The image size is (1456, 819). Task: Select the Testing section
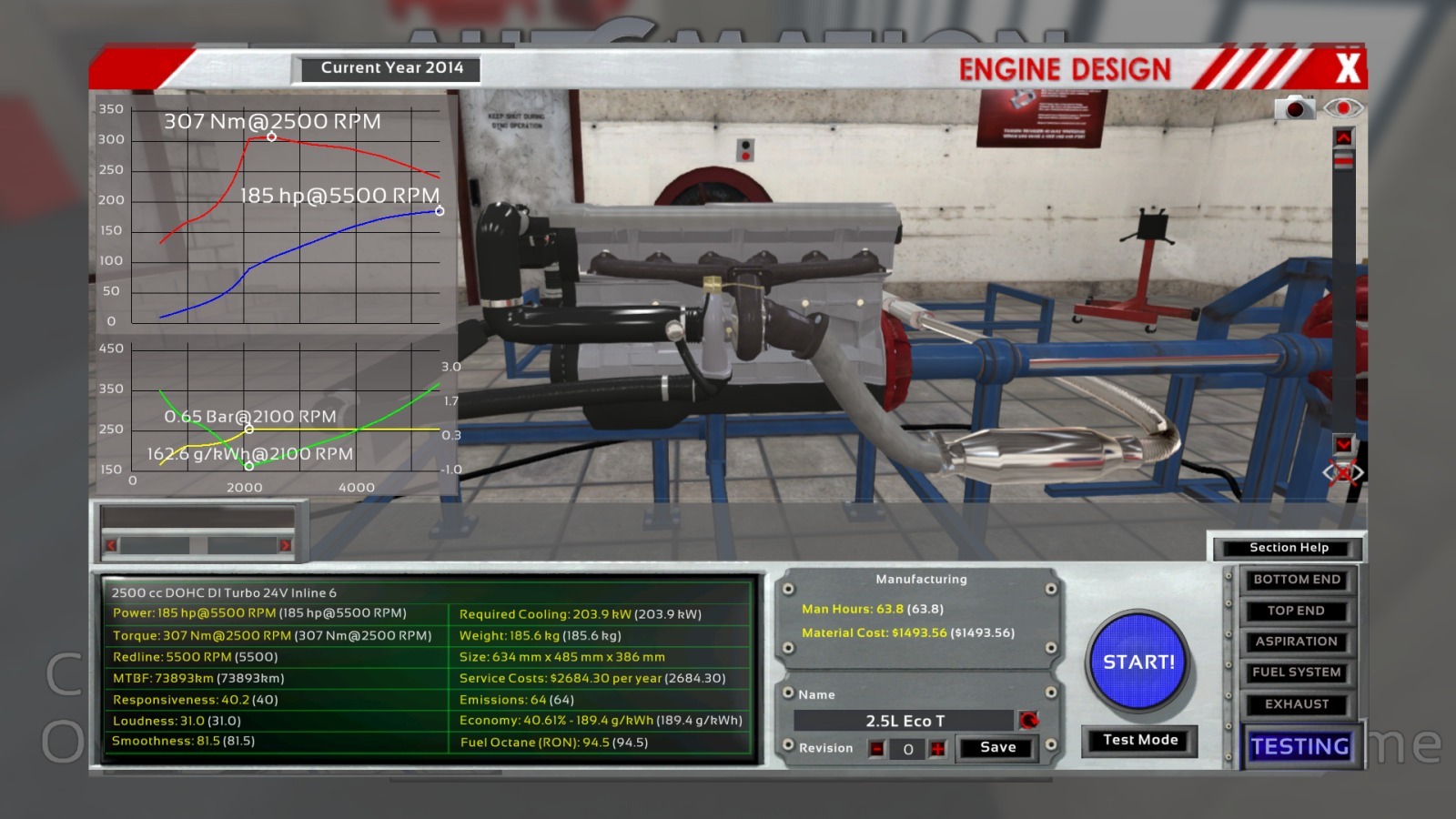click(x=1299, y=747)
